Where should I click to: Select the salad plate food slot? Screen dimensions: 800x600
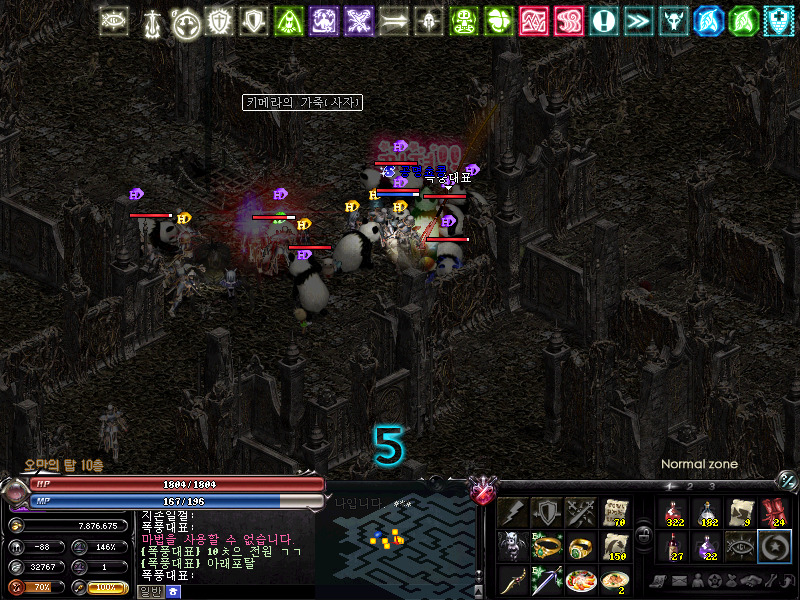point(580,581)
